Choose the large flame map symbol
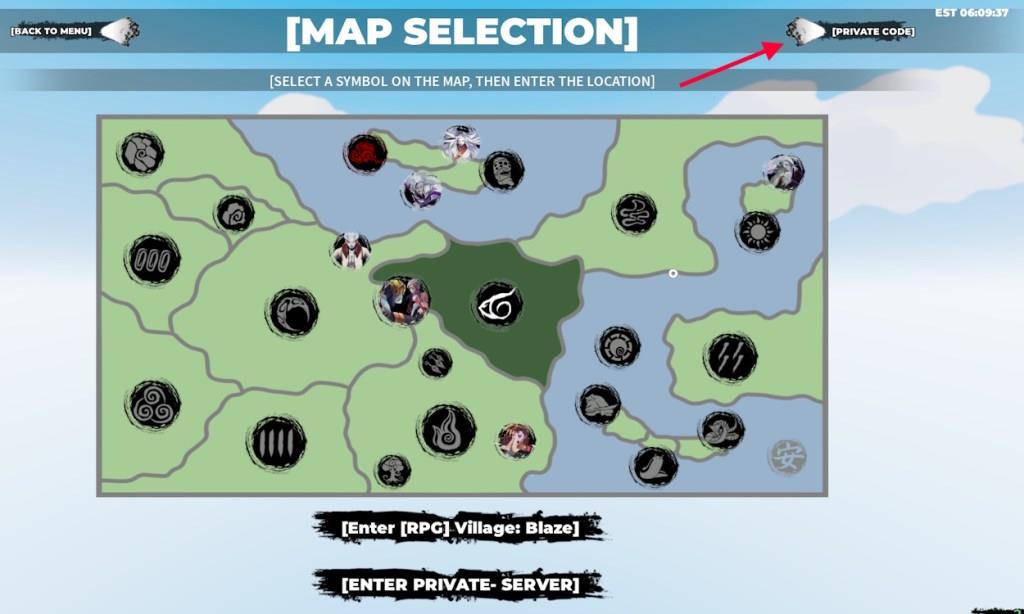 point(447,430)
